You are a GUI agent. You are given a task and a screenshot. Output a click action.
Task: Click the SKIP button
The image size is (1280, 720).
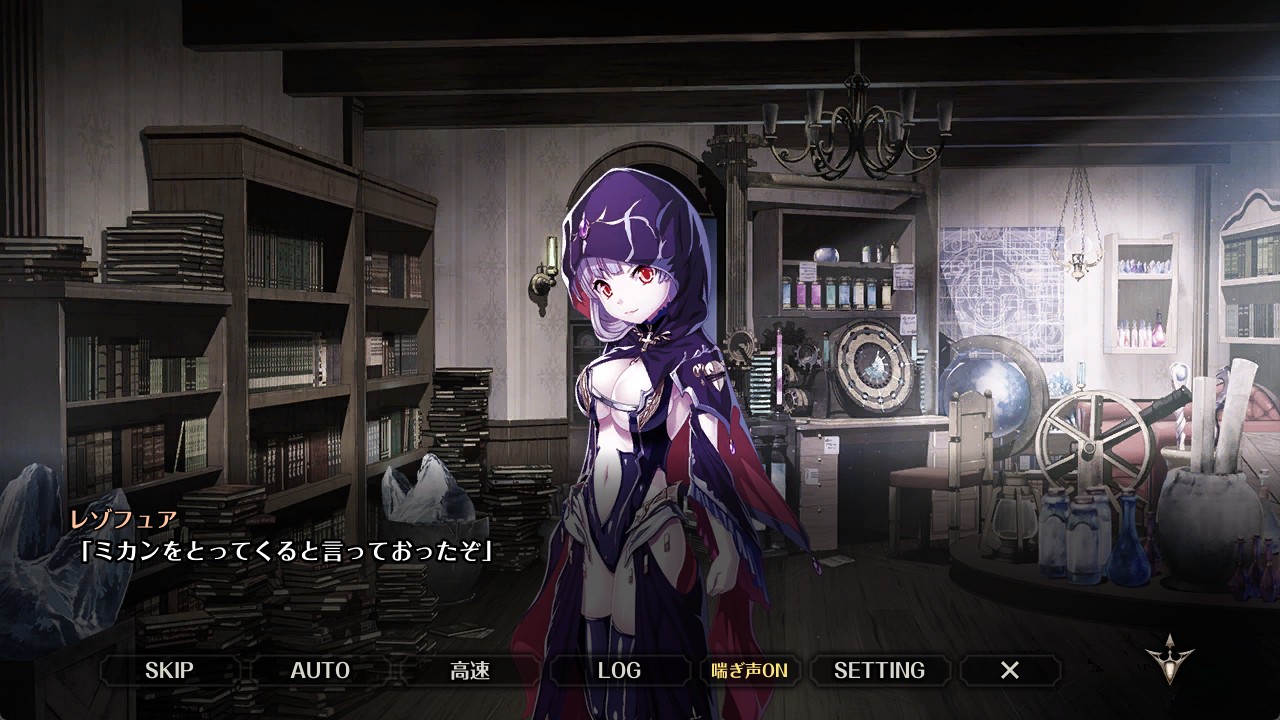[169, 670]
